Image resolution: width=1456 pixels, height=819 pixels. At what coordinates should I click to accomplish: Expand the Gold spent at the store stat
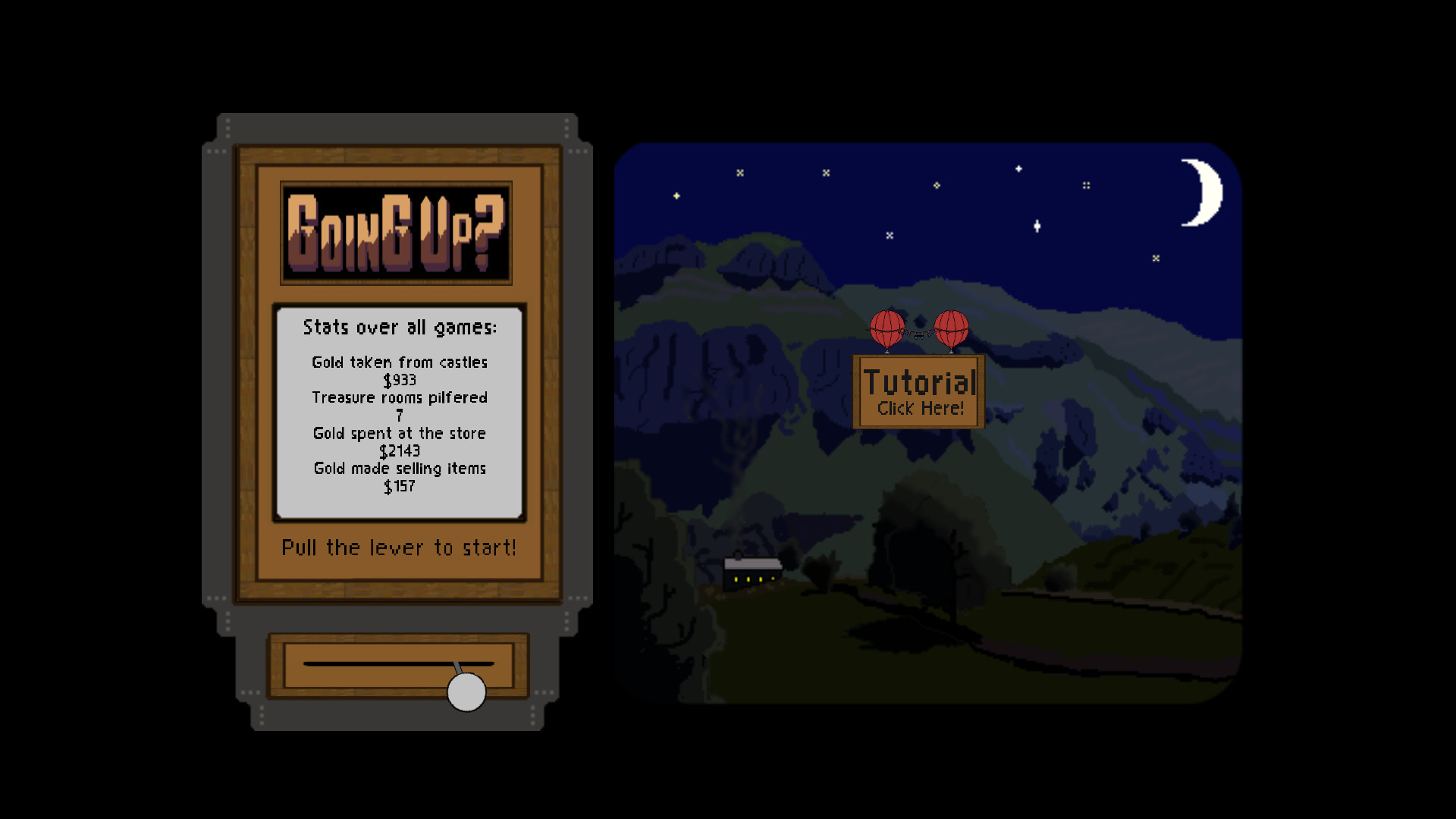[x=400, y=433]
